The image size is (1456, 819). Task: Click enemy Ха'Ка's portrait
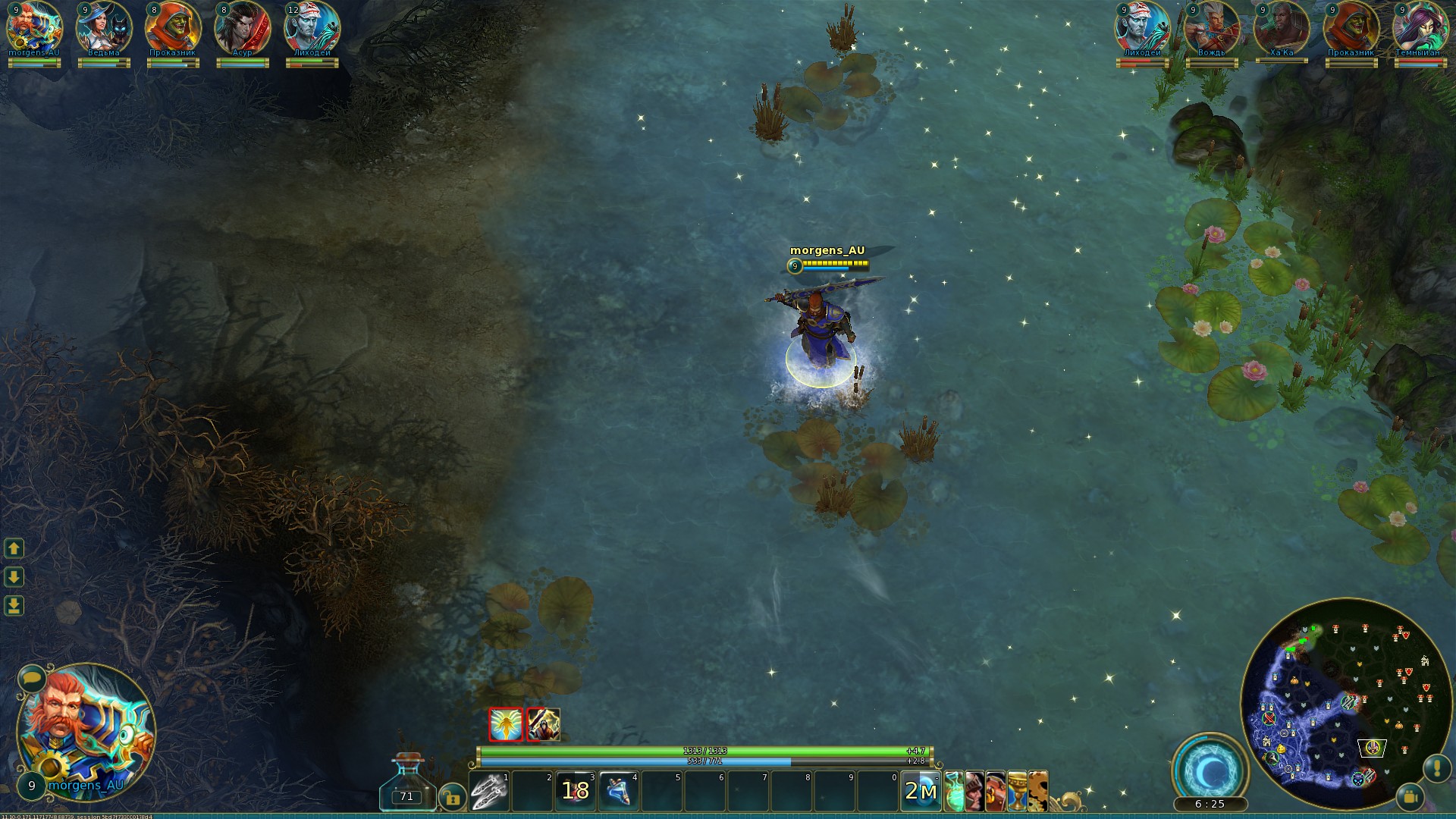(x=1281, y=27)
